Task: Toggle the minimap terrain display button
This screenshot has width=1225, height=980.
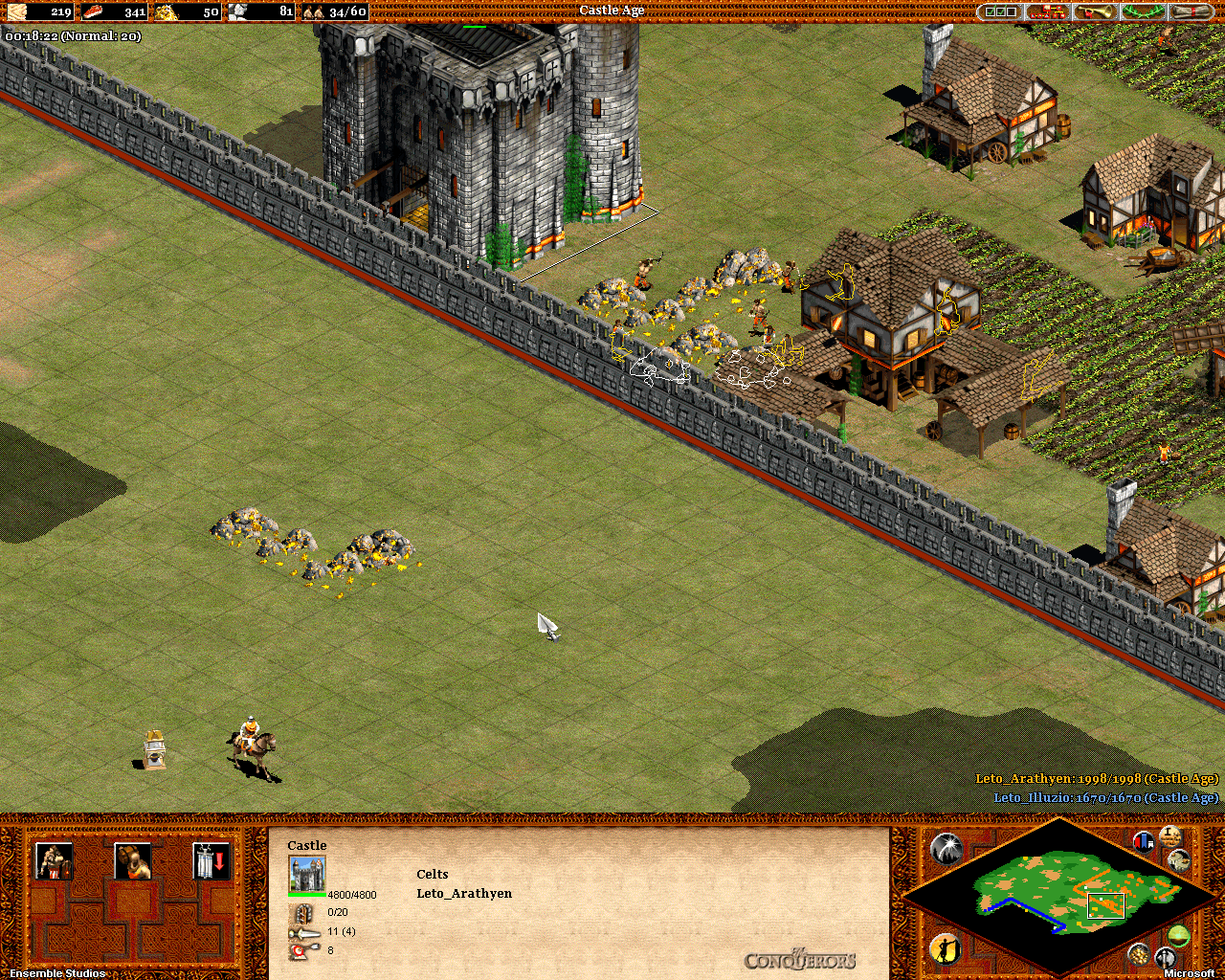Action: pyautogui.click(x=1179, y=860)
